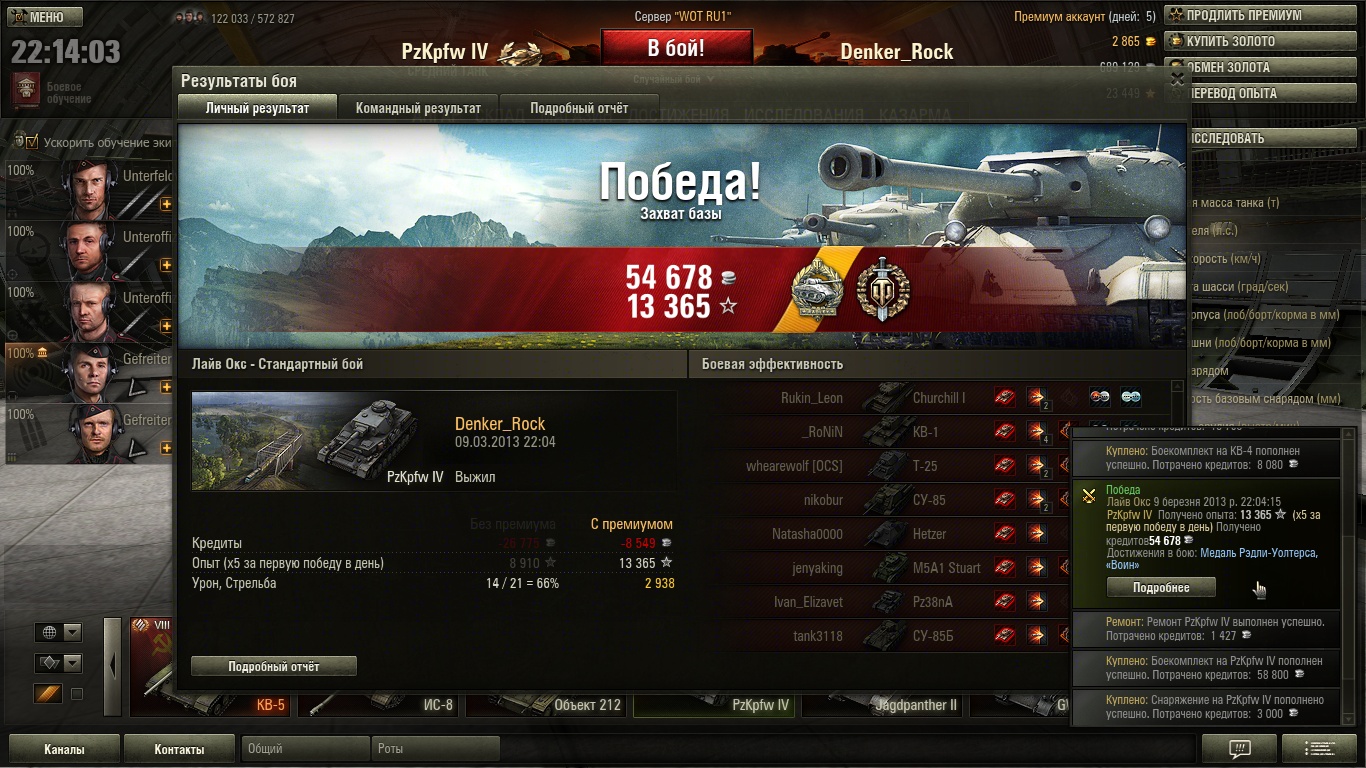The height and width of the screenshot is (768, 1366).
Task: Select the Роты chat tab
Action: click(x=435, y=749)
